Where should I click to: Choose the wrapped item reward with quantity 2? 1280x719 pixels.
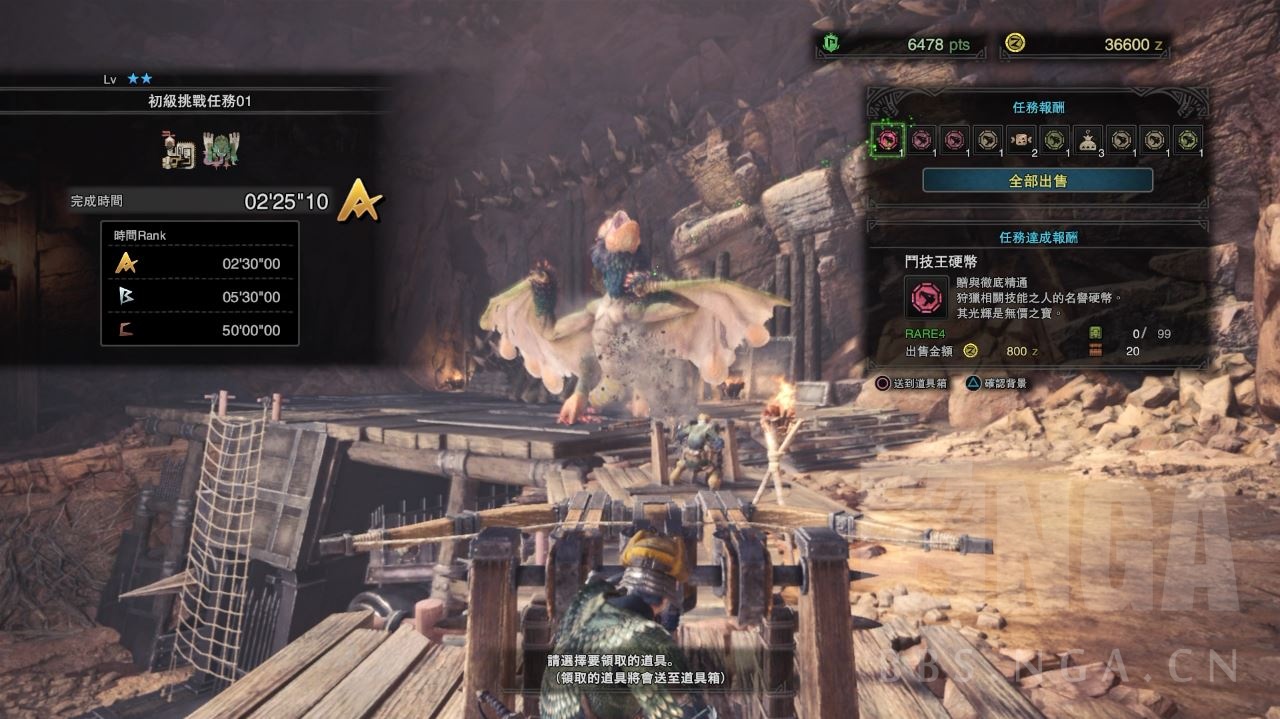click(x=1021, y=139)
